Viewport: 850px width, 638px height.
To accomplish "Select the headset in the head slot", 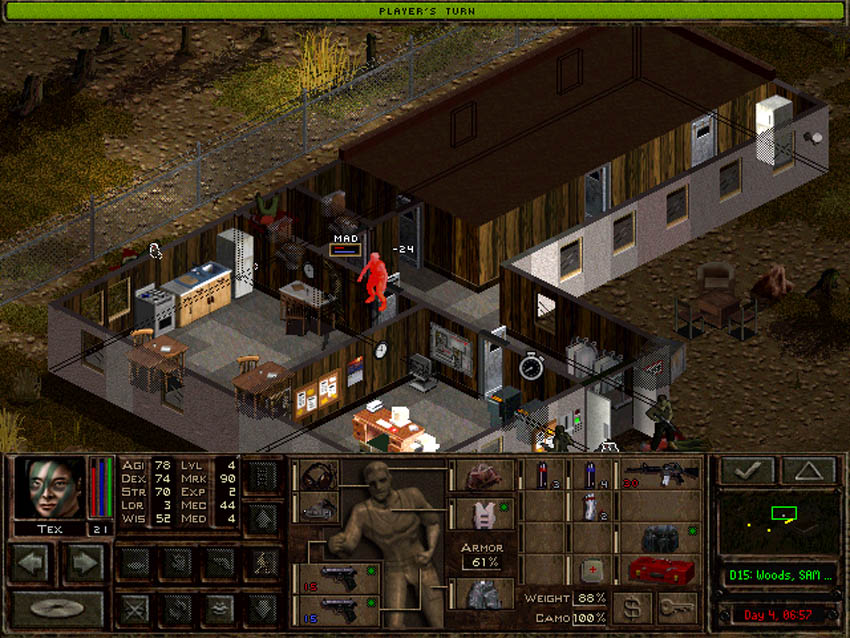I will coord(318,476).
